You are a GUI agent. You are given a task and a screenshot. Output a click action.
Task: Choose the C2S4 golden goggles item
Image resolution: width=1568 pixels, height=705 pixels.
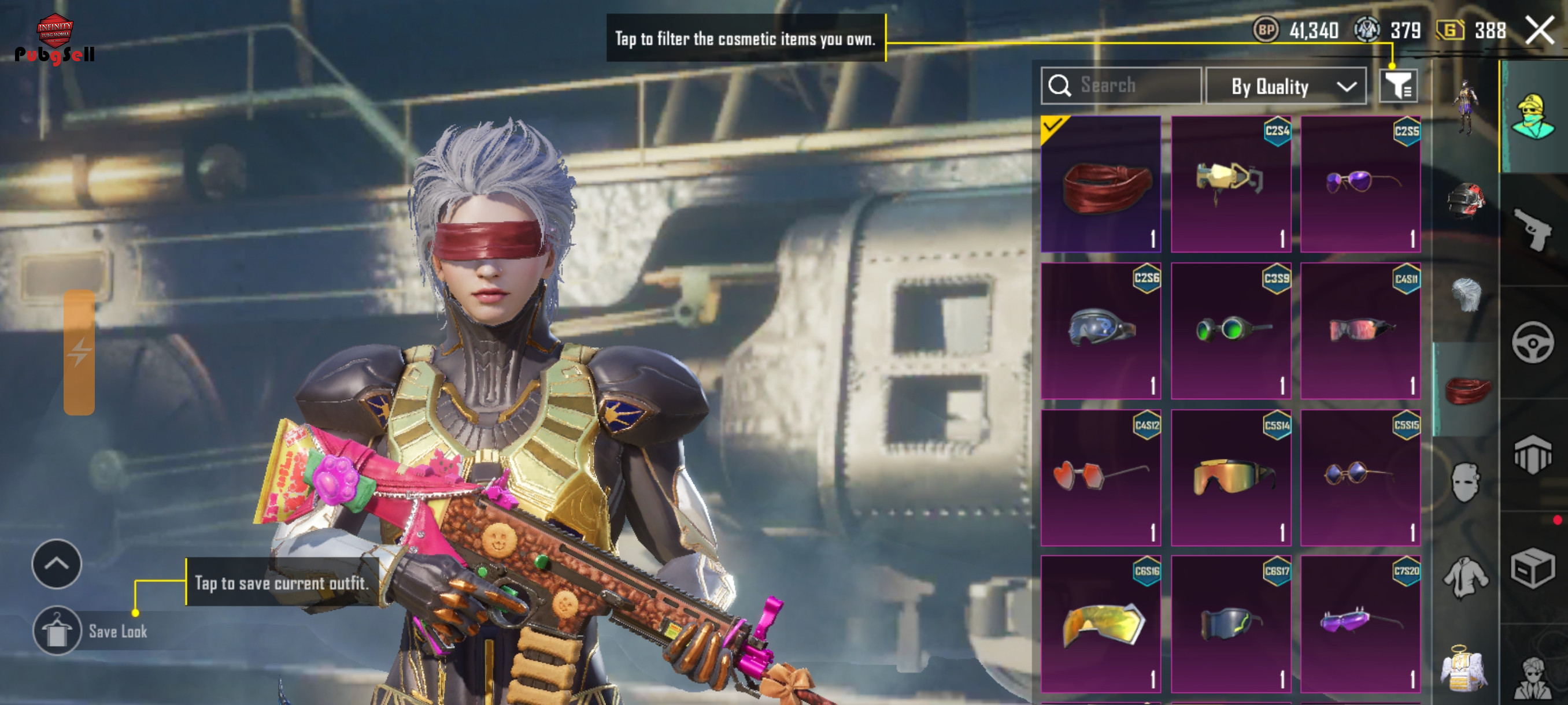[1231, 184]
